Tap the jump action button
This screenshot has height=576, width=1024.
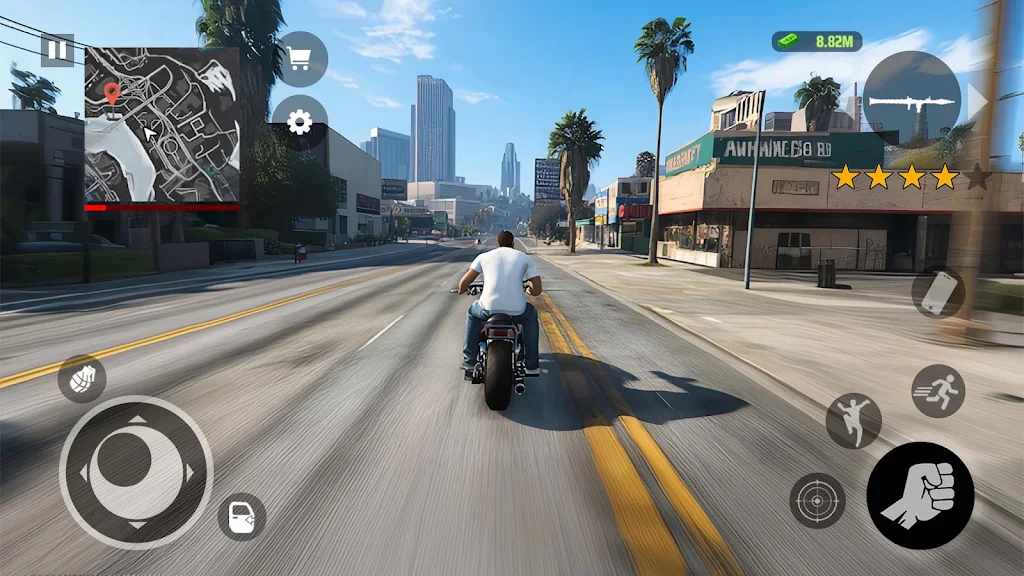point(853,420)
